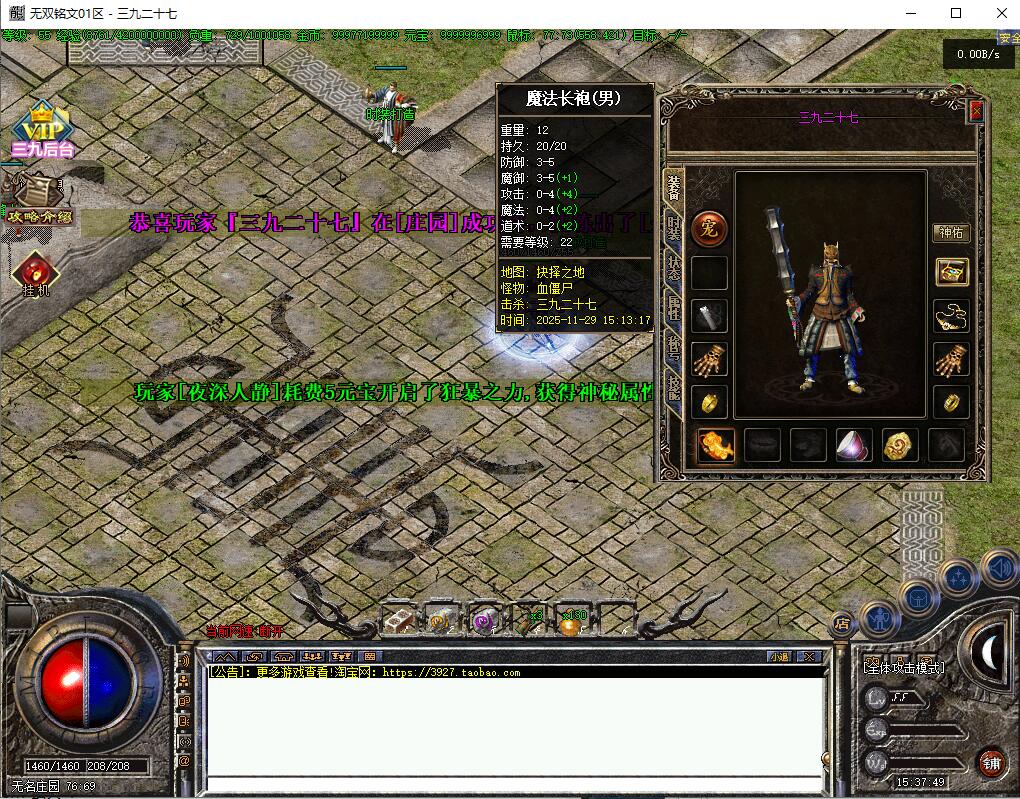
Task: Close the character equipment panel
Action: [x=976, y=111]
